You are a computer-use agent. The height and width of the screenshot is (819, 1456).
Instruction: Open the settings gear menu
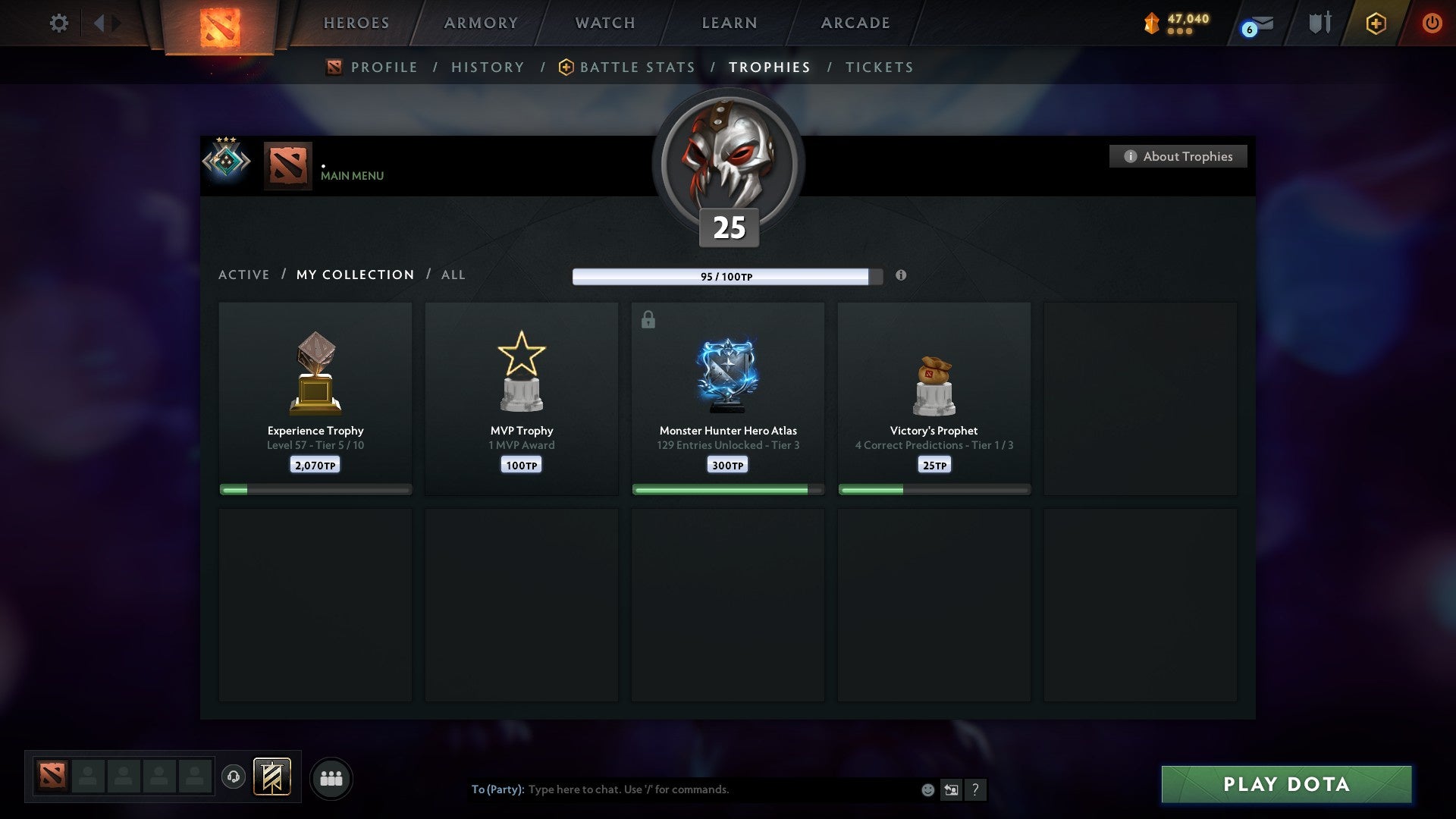pos(58,23)
